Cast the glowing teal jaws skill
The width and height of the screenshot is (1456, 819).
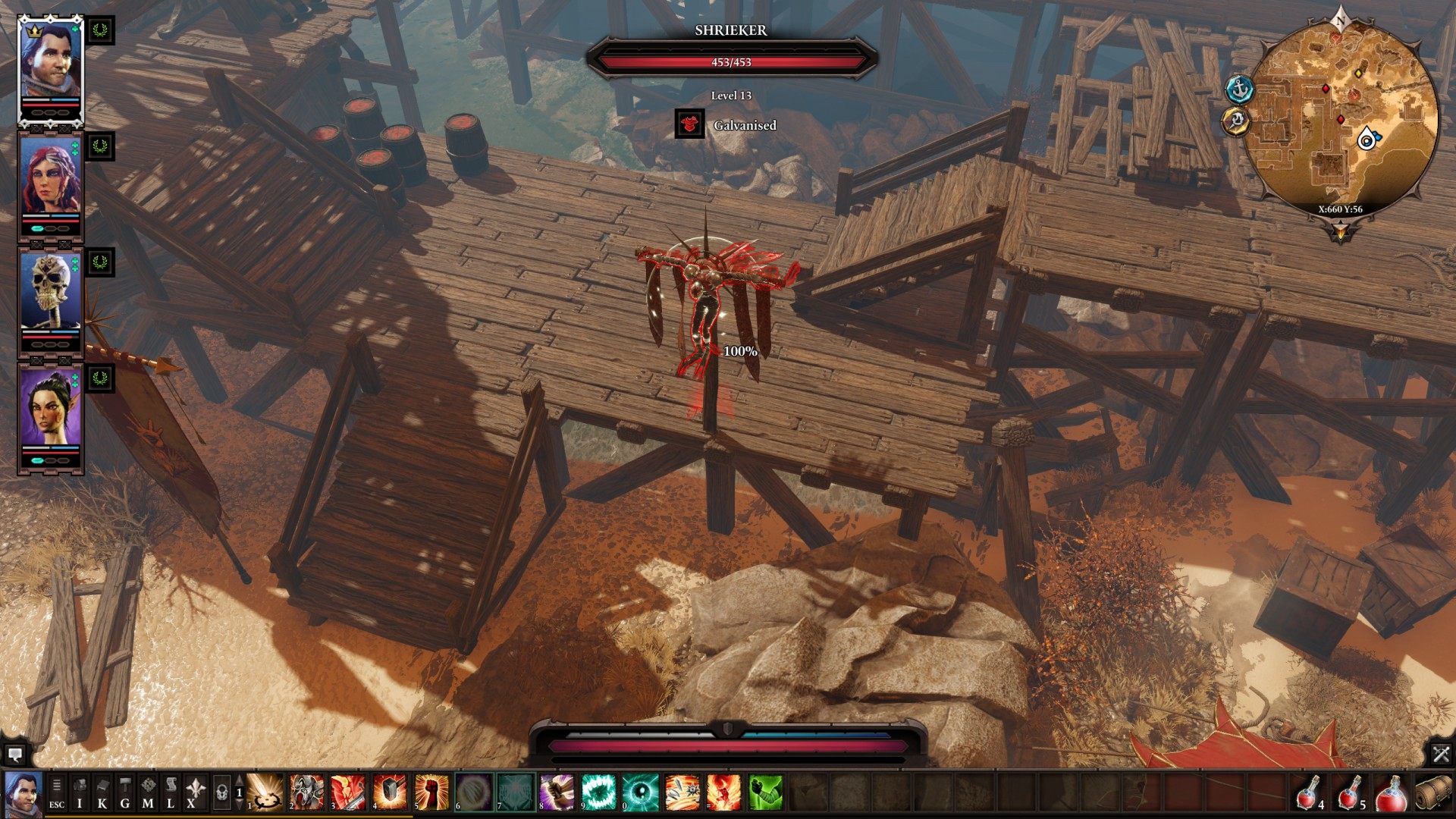point(598,792)
